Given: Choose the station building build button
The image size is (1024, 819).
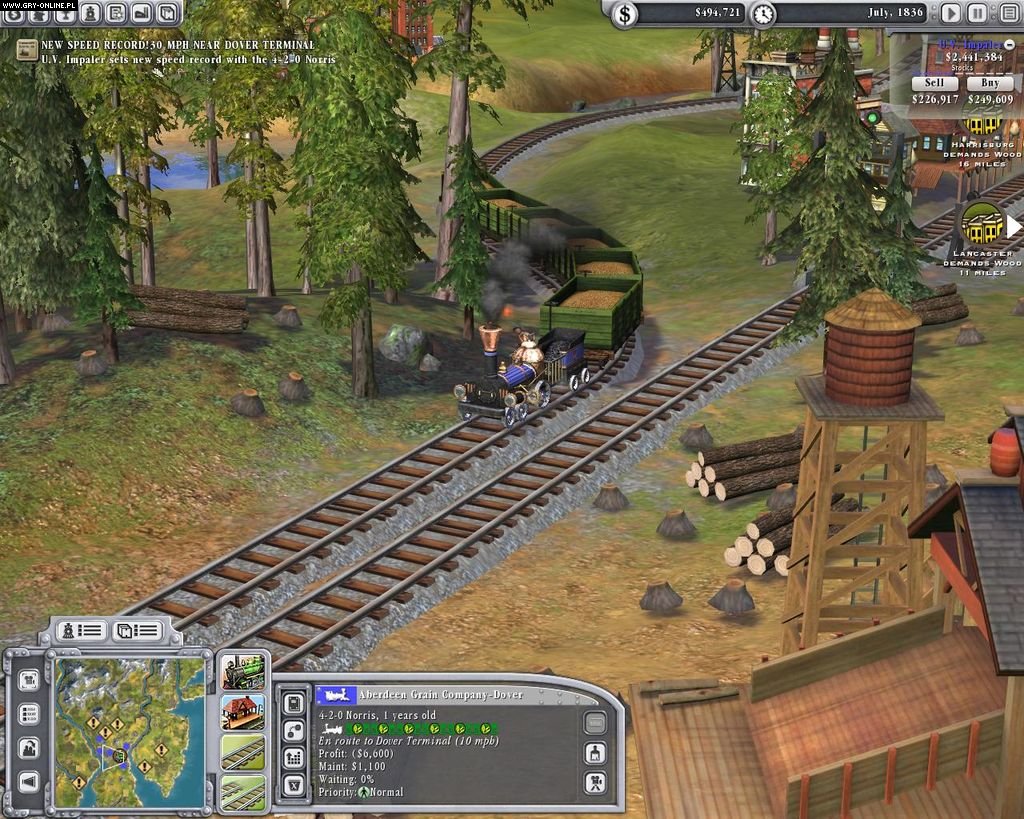Looking at the screenshot, I should click(243, 712).
